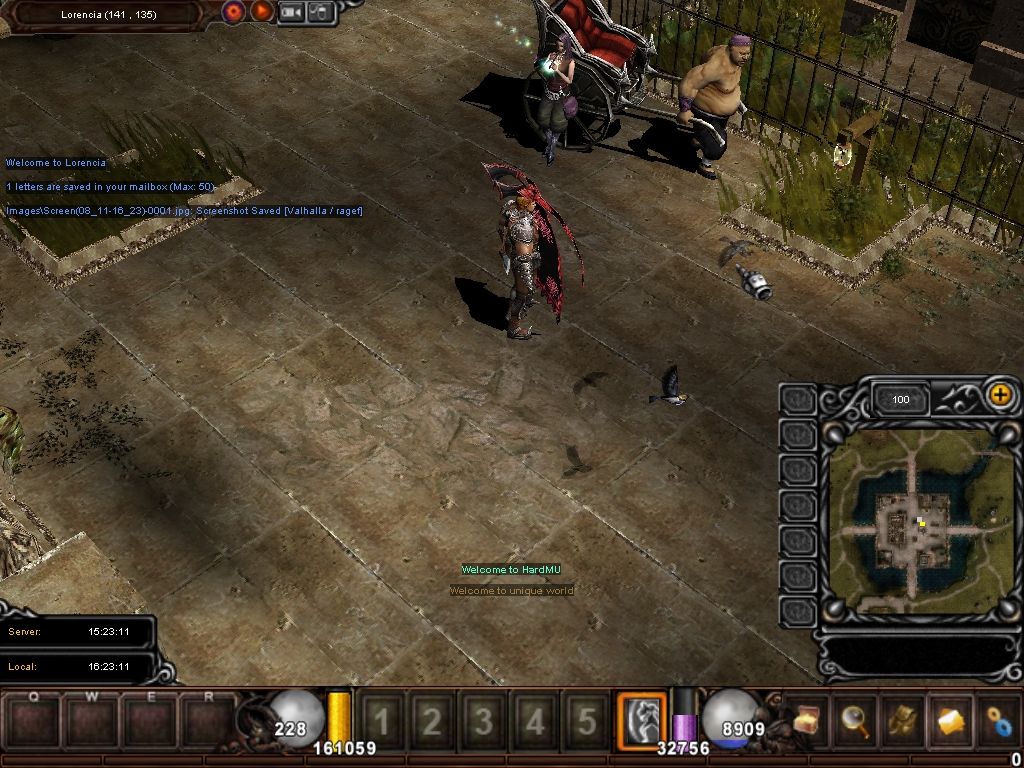Image resolution: width=1024 pixels, height=768 pixels.
Task: Click the red circular record button
Action: click(x=234, y=12)
